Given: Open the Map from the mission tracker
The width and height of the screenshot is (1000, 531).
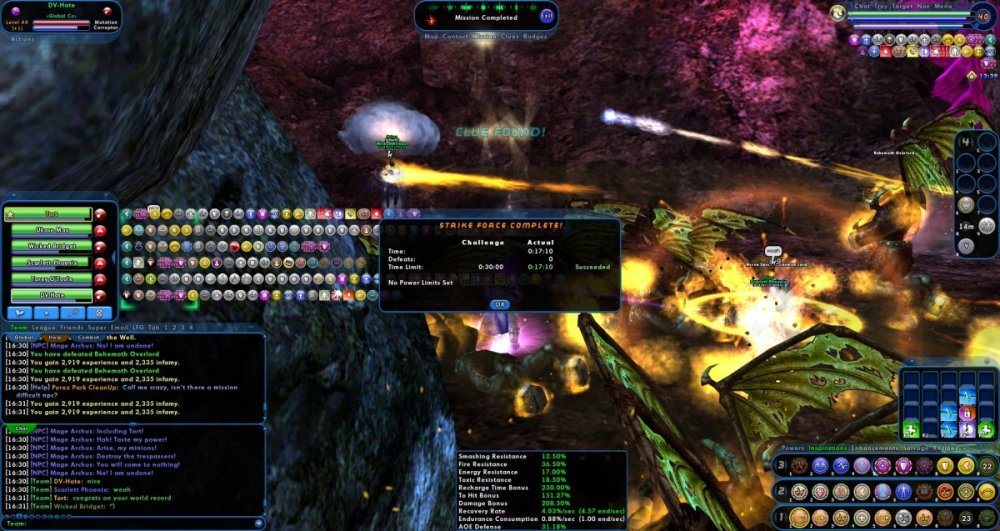Looking at the screenshot, I should (432, 36).
